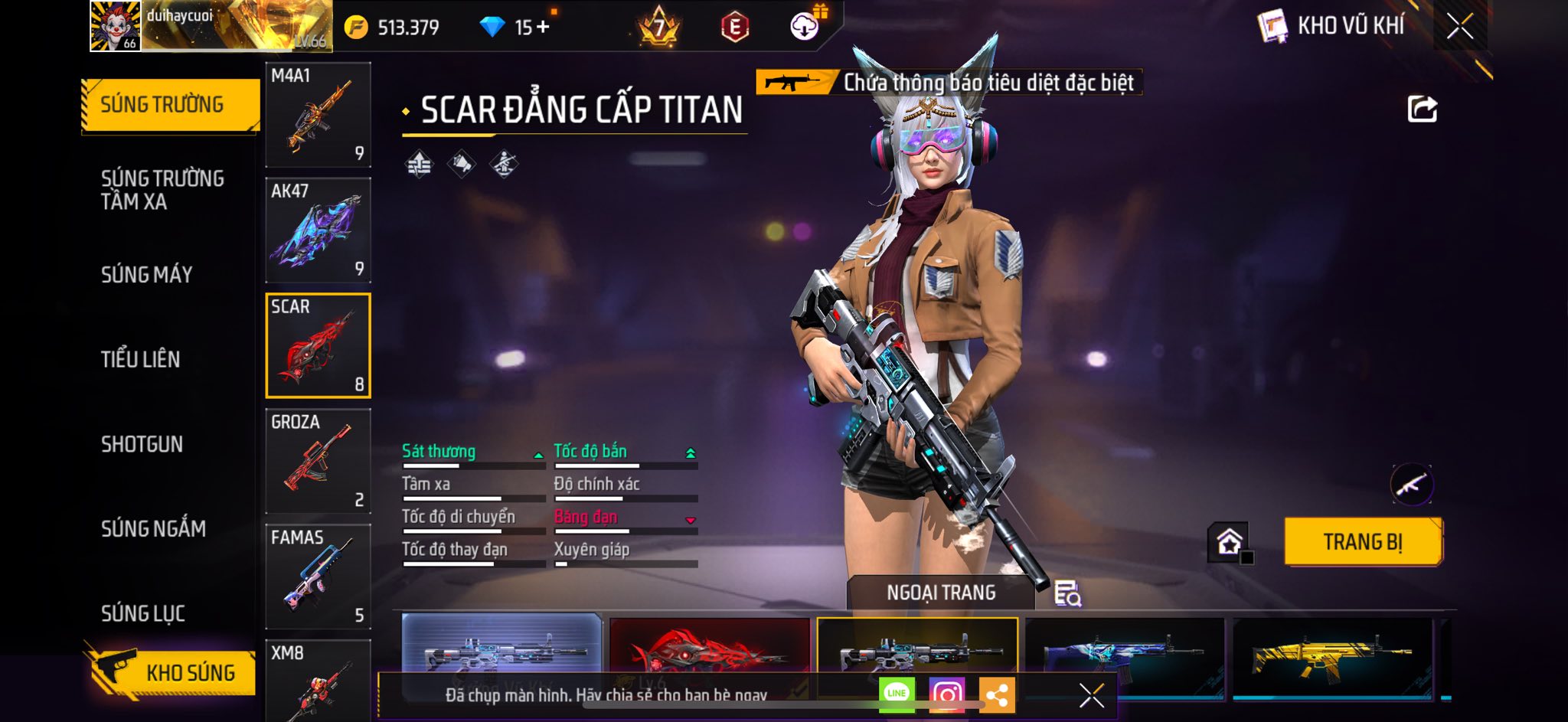The height and width of the screenshot is (722, 1568).
Task: Equip the skin with TRANG BỊ button
Action: tap(1363, 542)
